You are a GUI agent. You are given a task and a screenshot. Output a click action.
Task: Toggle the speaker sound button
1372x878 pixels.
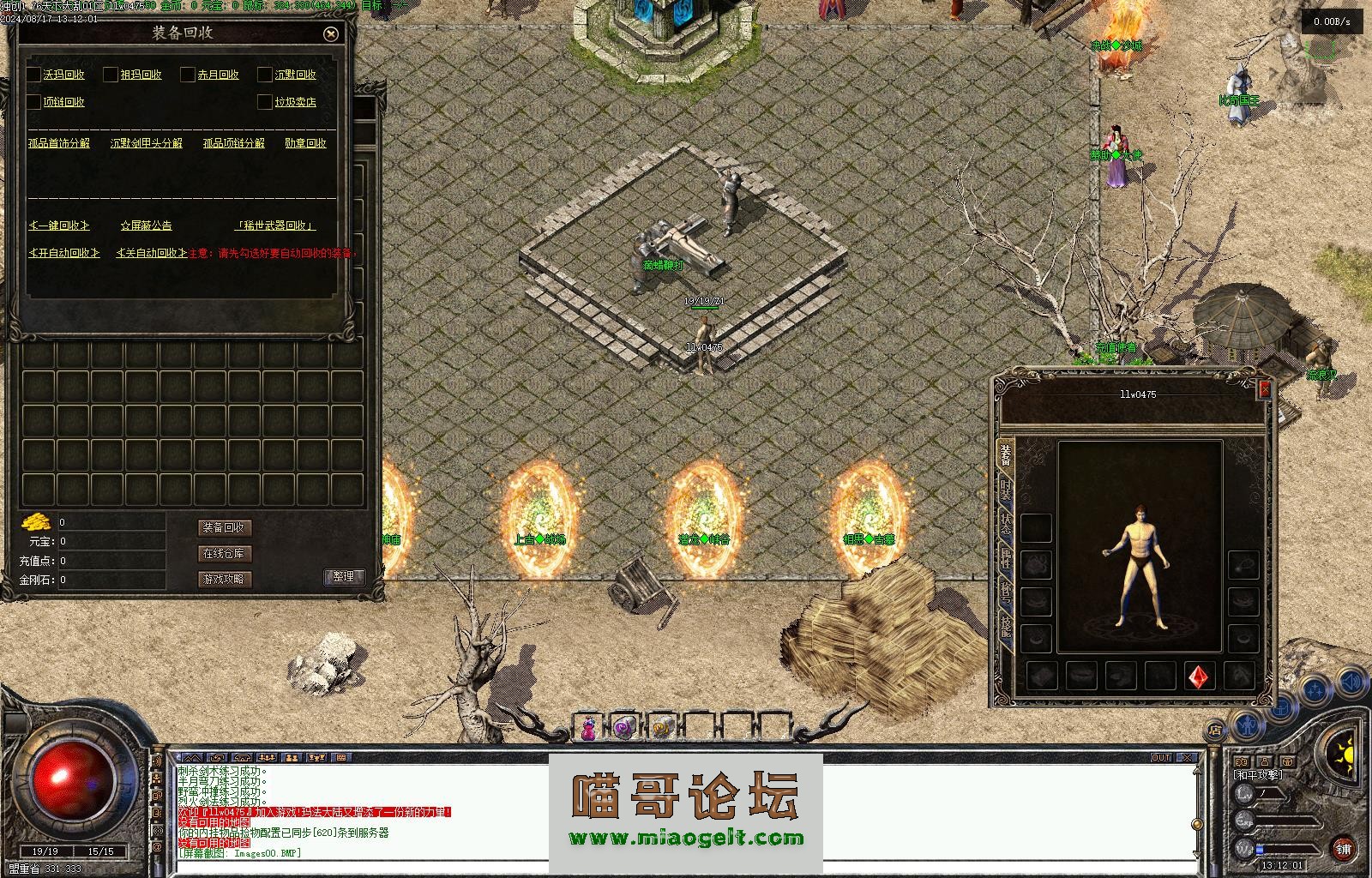point(1352,682)
